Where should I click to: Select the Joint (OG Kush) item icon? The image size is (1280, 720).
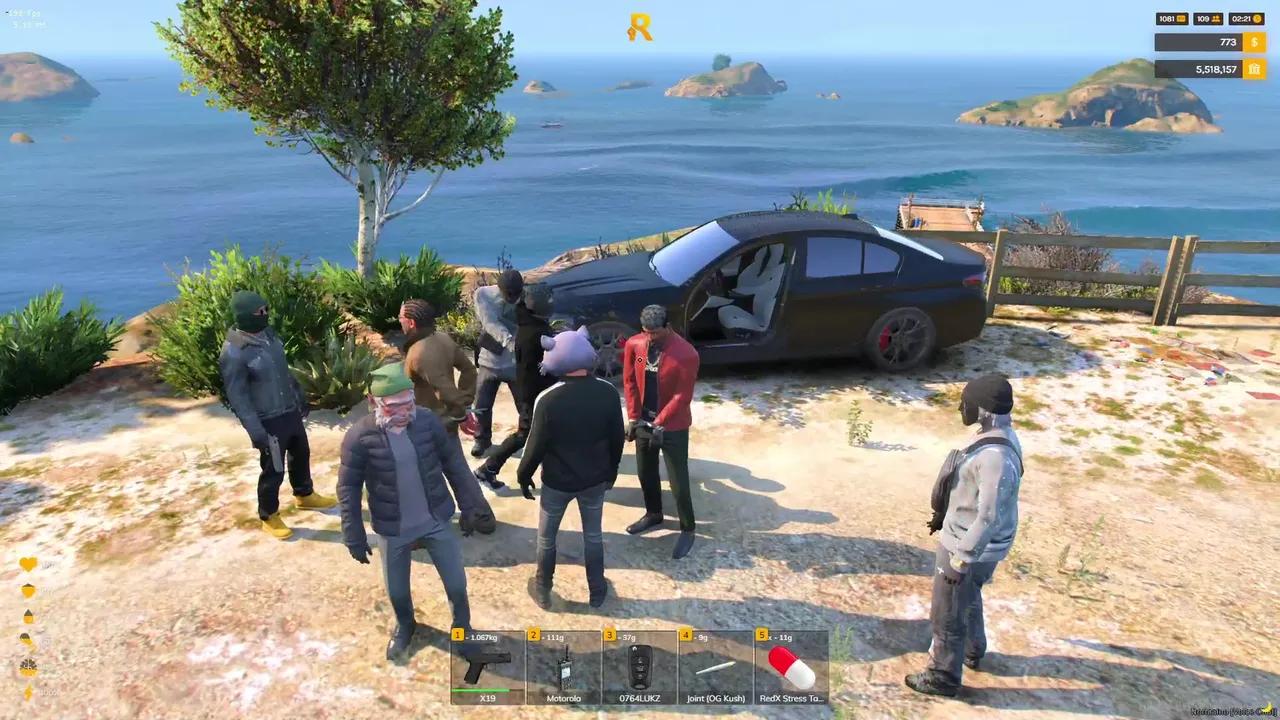tap(714, 668)
